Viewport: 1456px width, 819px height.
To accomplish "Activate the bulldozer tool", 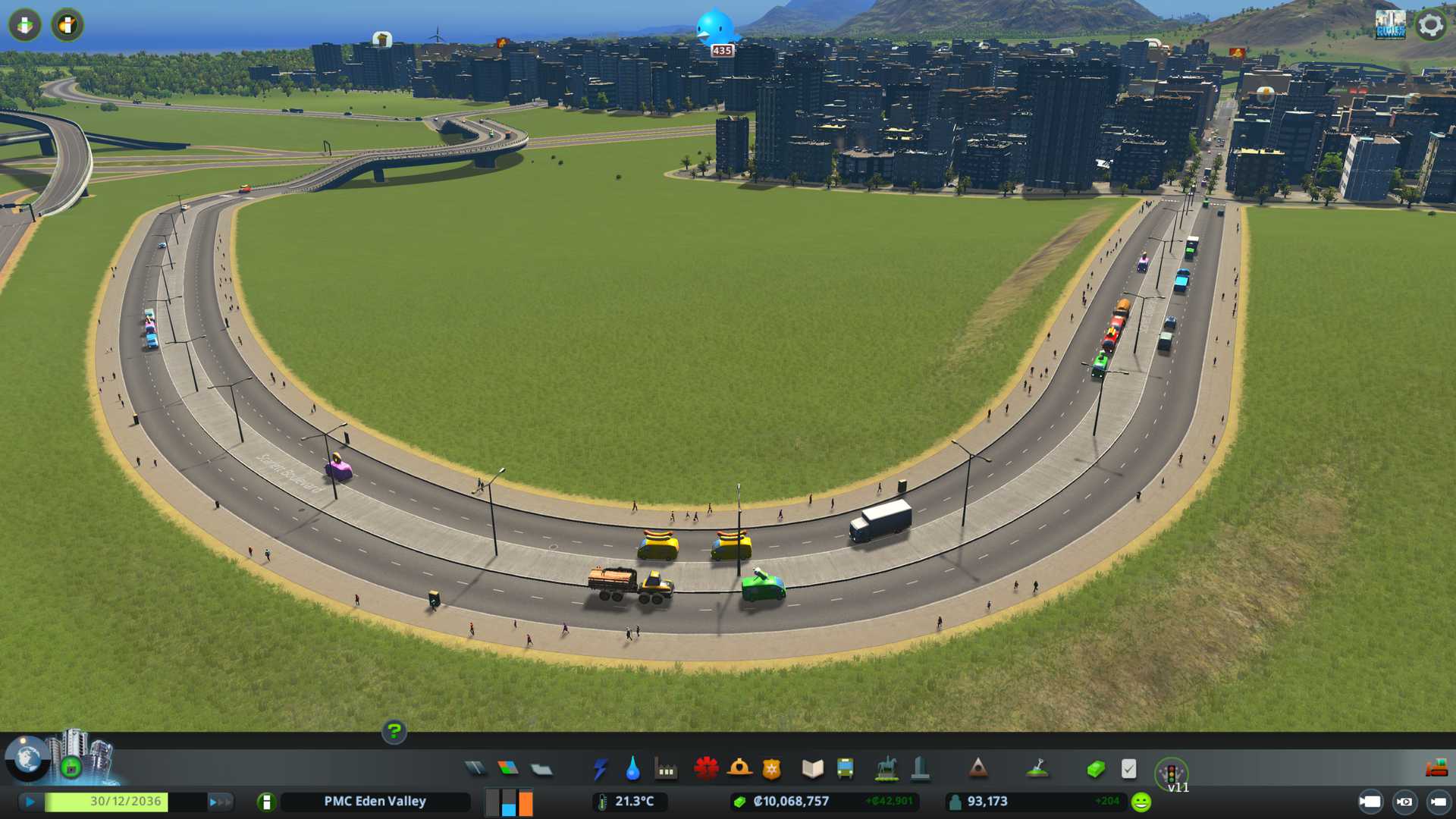I will click(x=1436, y=768).
